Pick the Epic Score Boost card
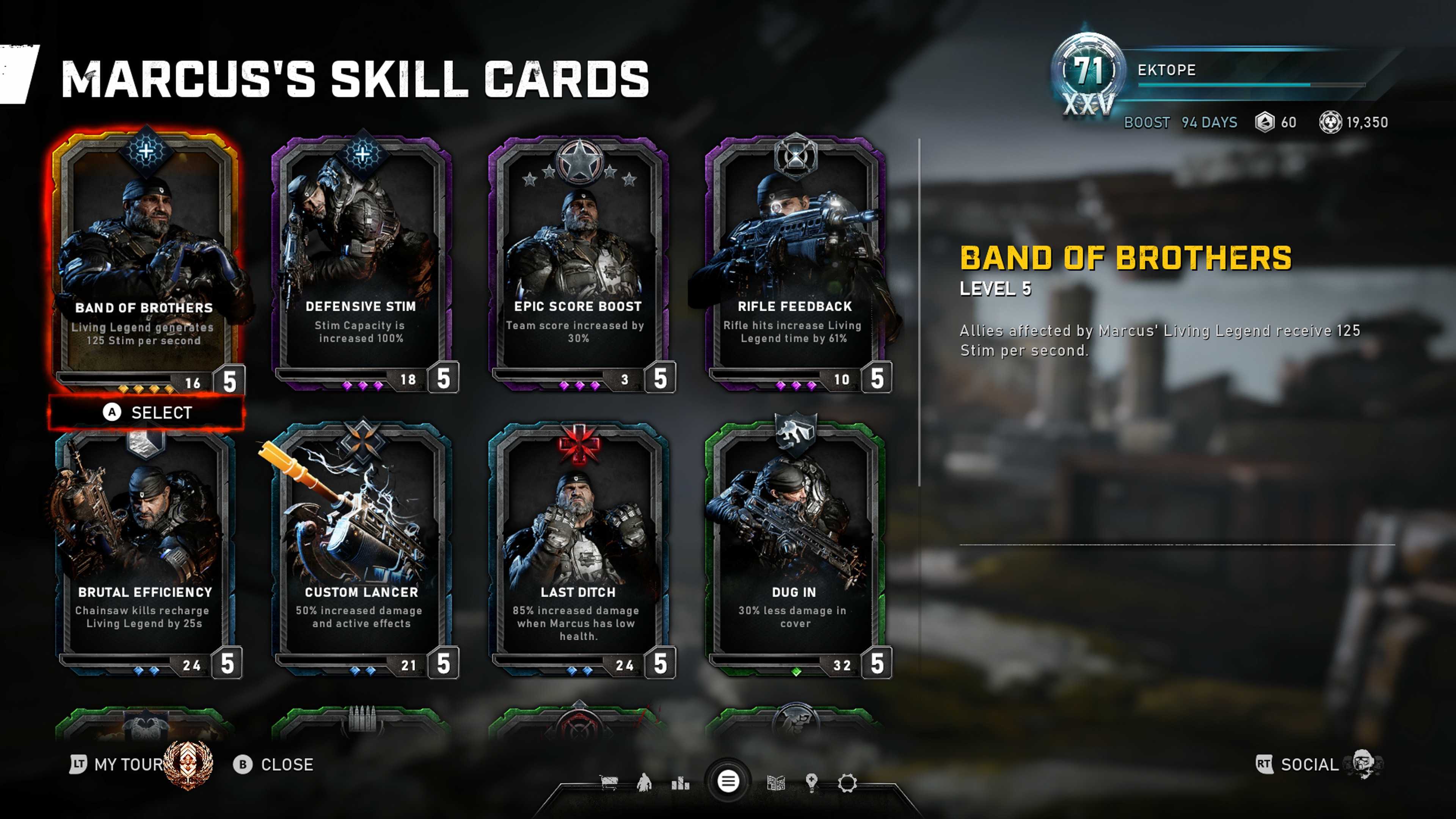 (578, 260)
